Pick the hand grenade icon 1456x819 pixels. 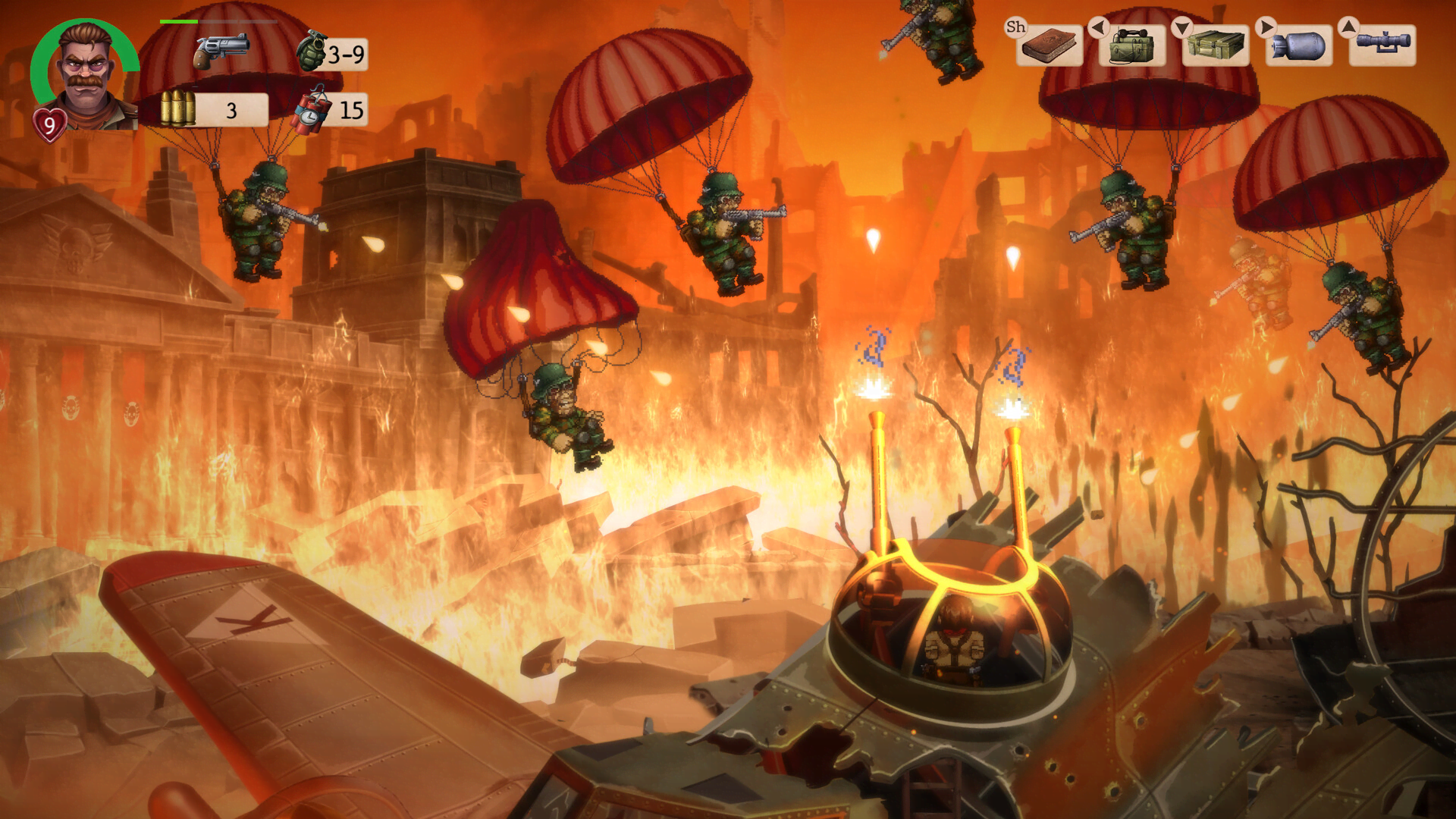[x=311, y=52]
